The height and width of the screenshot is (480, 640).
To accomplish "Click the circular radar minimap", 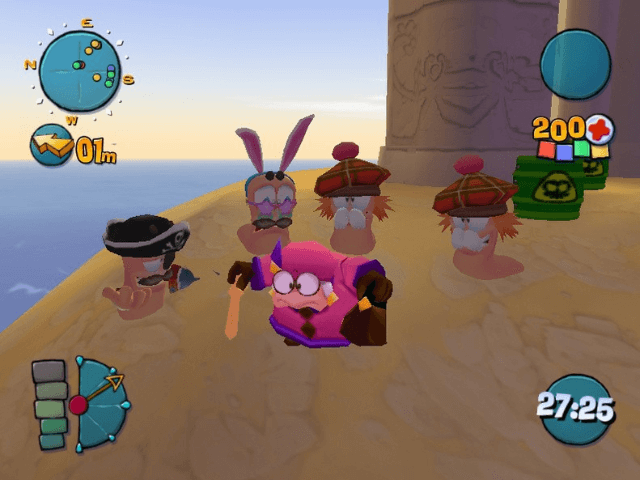I will pos(79,70).
